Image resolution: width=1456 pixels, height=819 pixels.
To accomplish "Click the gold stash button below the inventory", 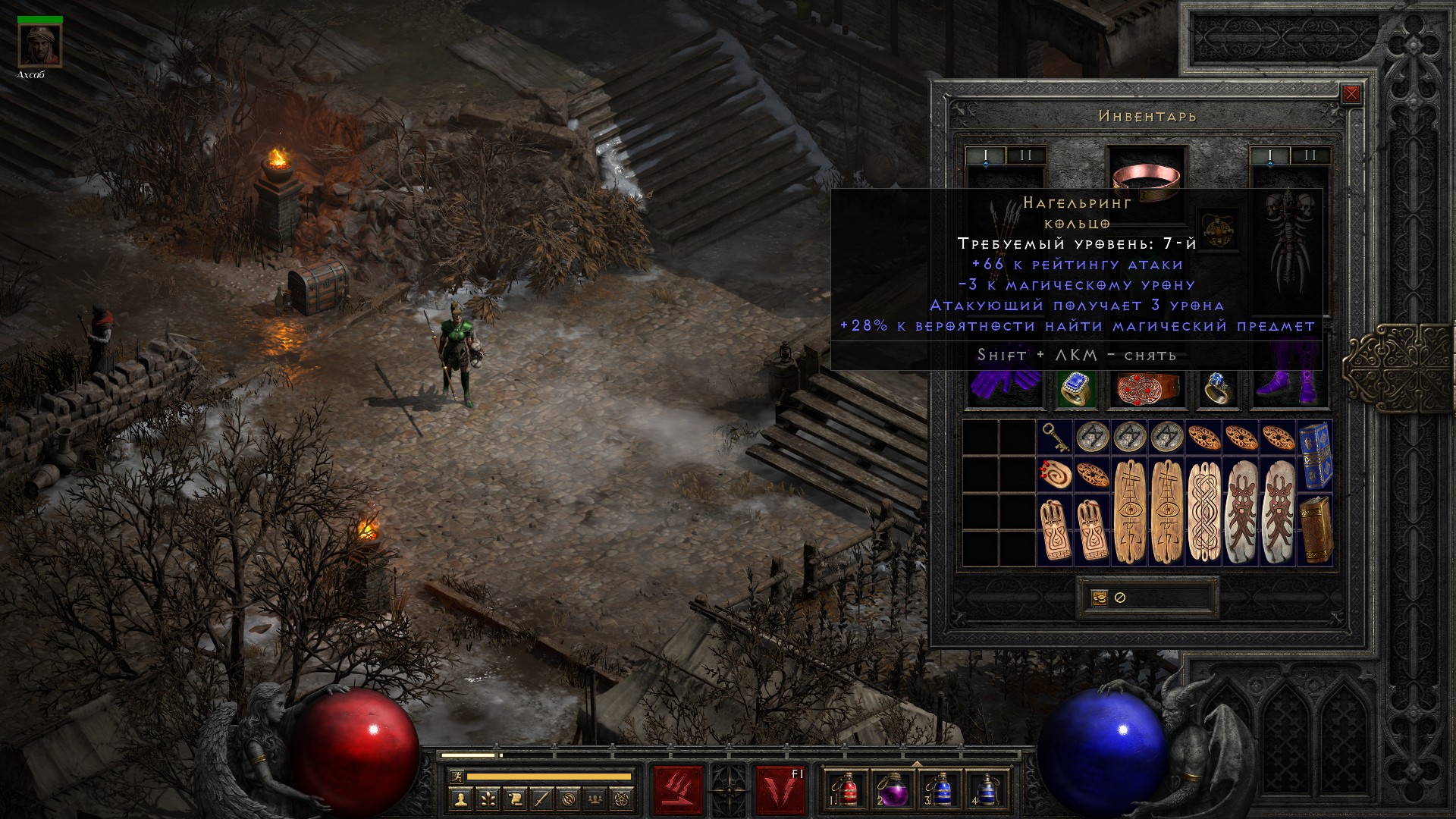I will [1099, 598].
